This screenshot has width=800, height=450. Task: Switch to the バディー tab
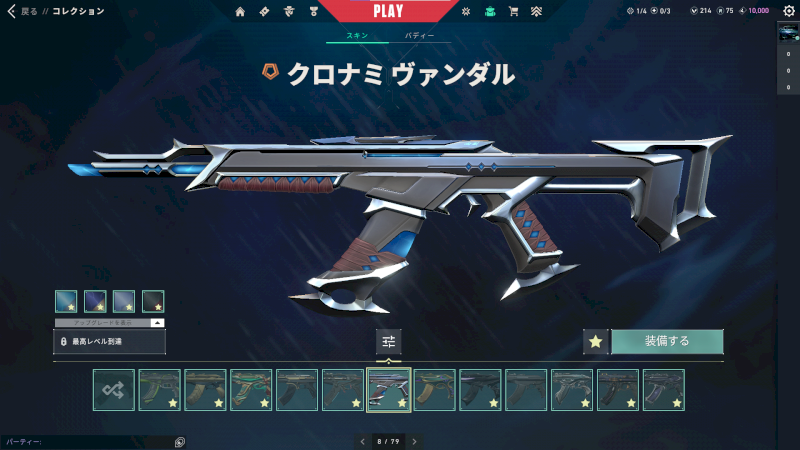(x=419, y=36)
